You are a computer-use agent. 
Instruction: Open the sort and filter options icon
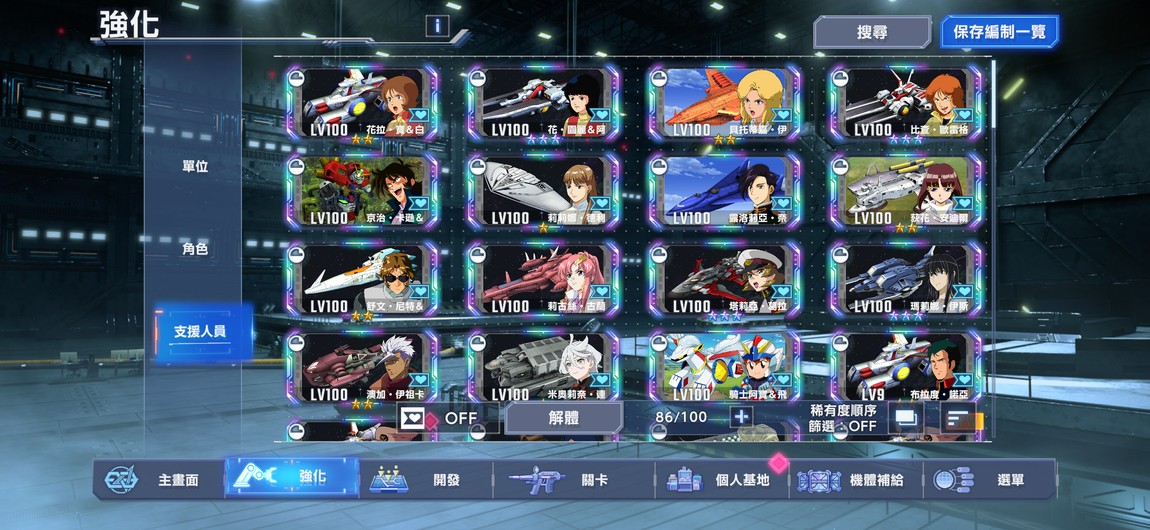(x=959, y=419)
